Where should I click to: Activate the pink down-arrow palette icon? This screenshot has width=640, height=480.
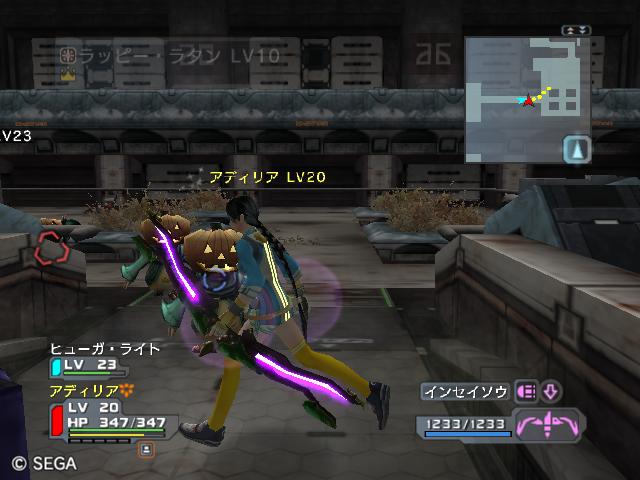(x=551, y=391)
